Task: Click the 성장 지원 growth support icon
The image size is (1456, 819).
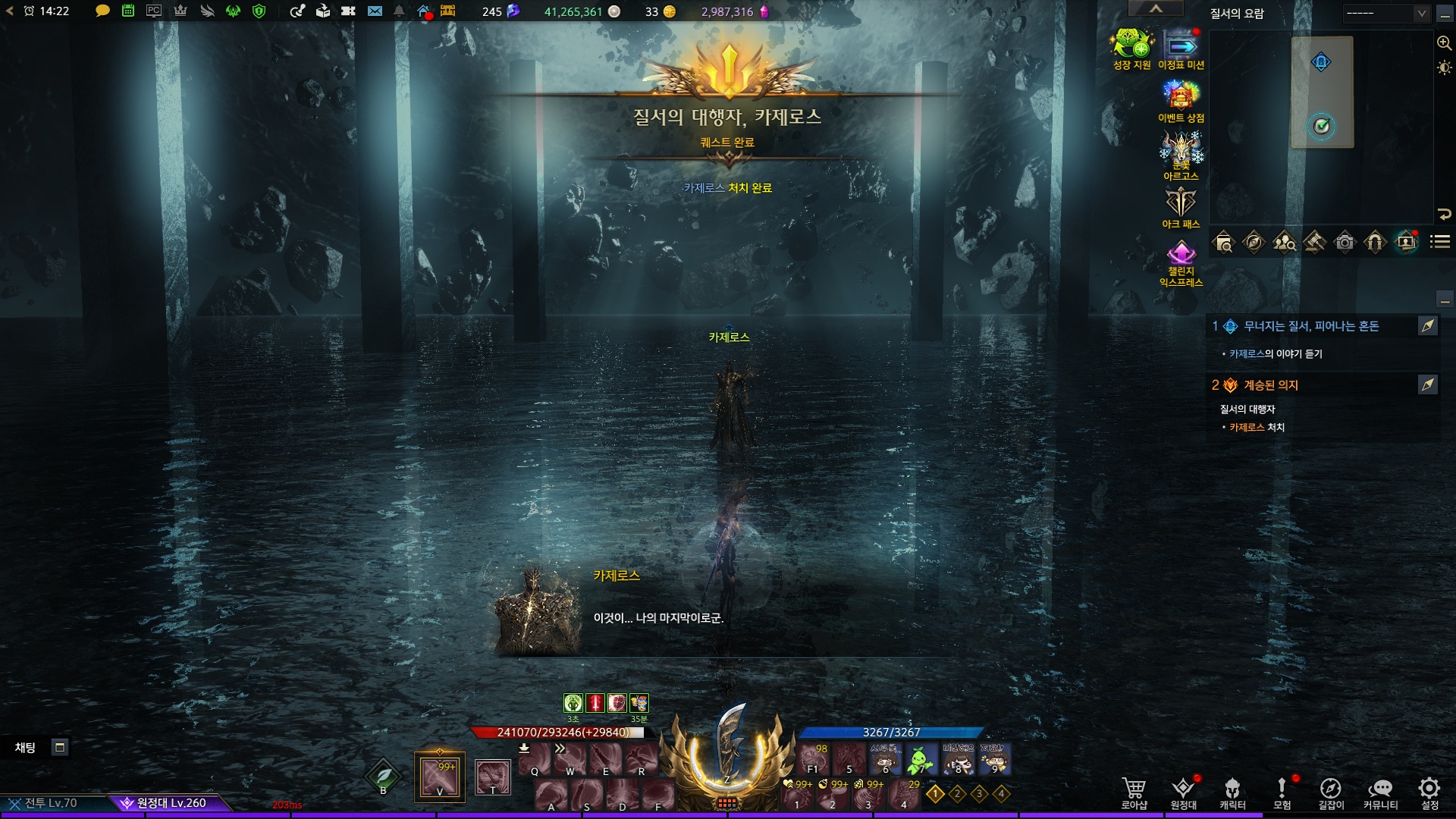Action: point(1131,49)
